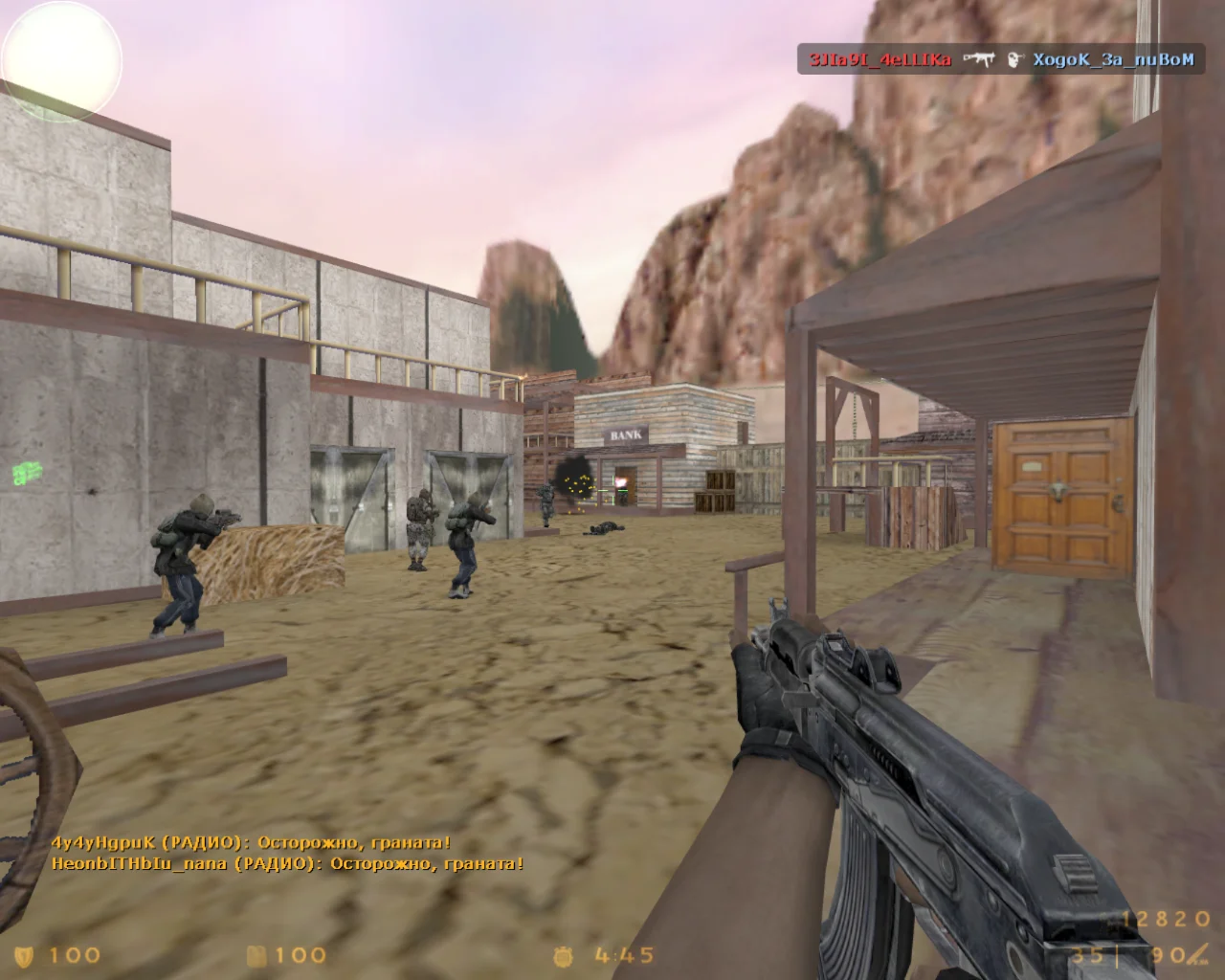Click the HeonbITHbIu_nana radio chat message
1225x980 pixels.
[x=287, y=863]
